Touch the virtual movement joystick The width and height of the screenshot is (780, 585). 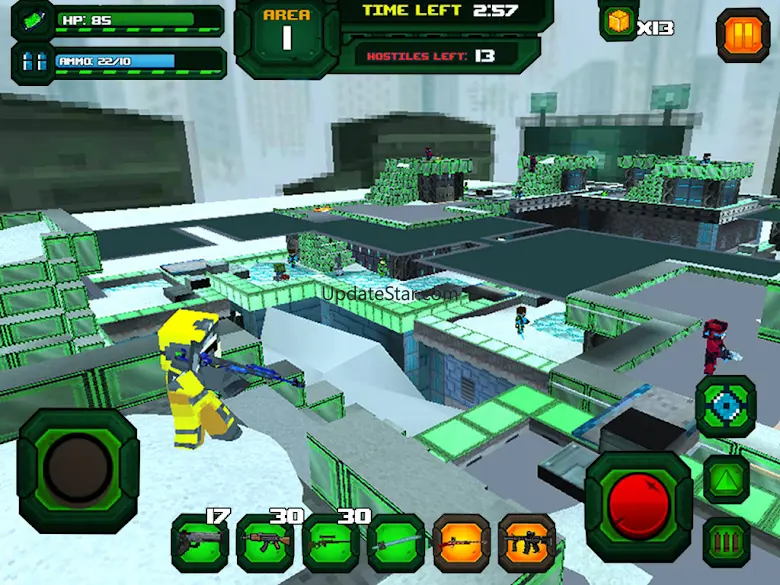click(x=78, y=470)
